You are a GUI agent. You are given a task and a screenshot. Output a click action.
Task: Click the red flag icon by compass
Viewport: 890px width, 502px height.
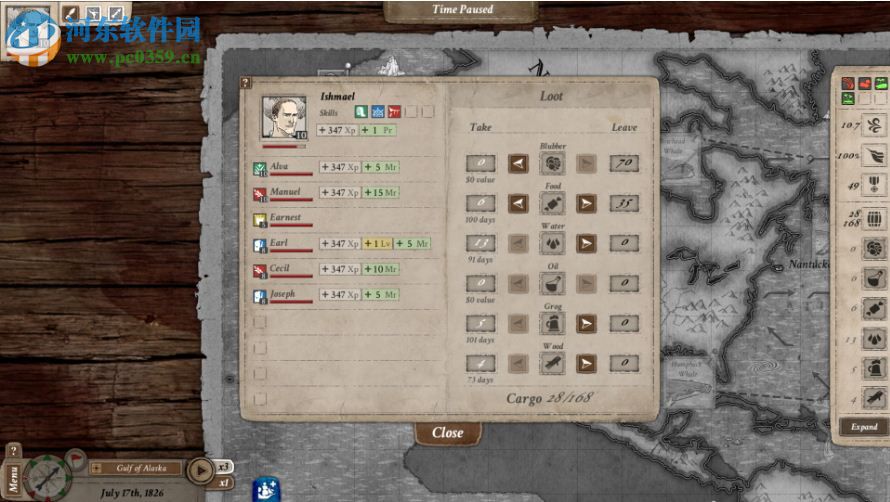point(75,459)
